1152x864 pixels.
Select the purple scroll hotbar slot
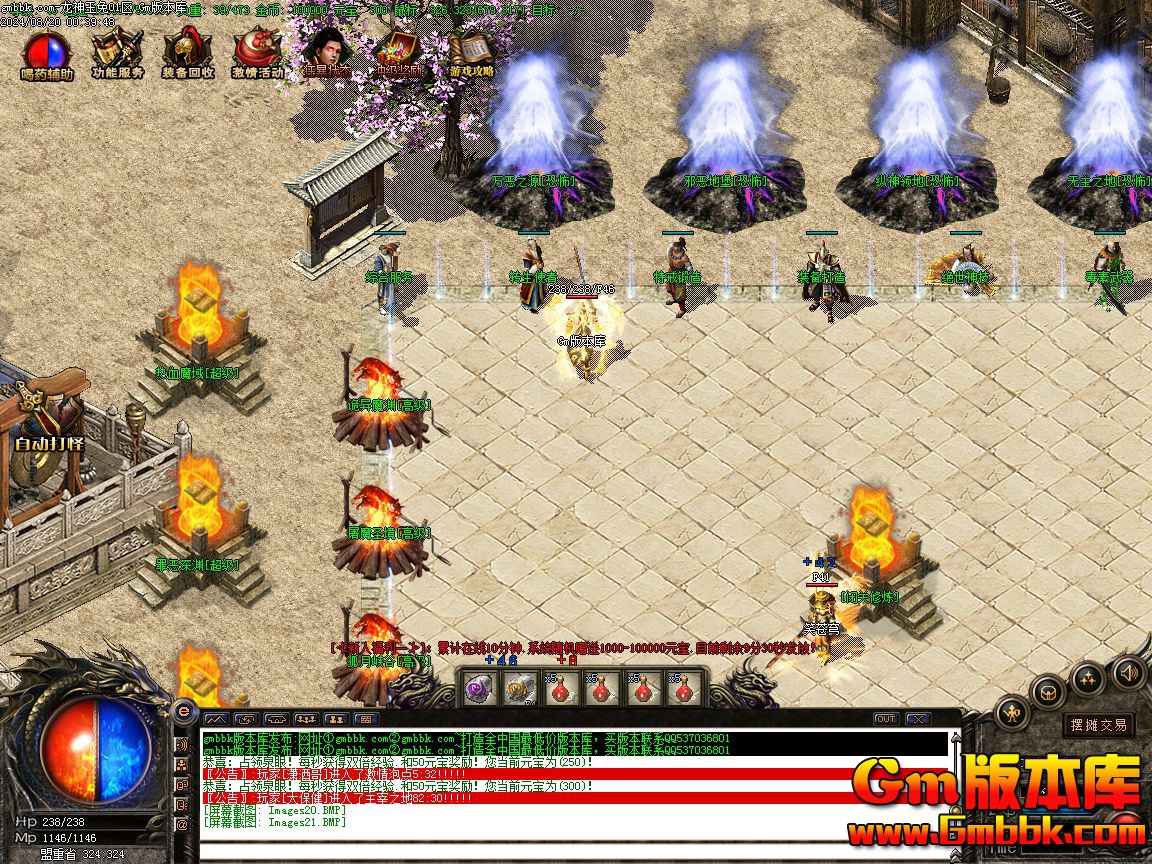475,689
